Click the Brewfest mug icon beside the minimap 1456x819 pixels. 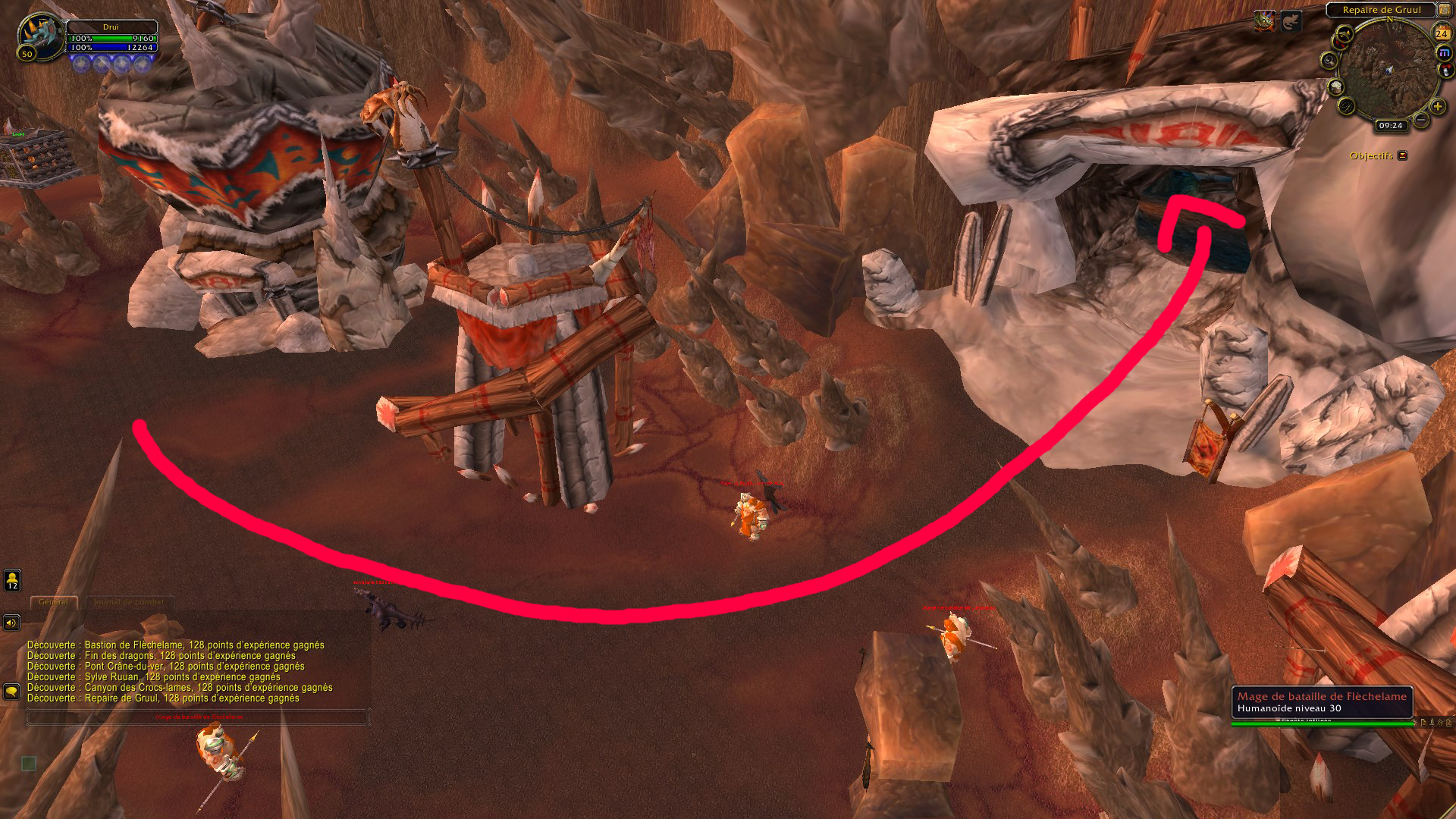(1335, 87)
